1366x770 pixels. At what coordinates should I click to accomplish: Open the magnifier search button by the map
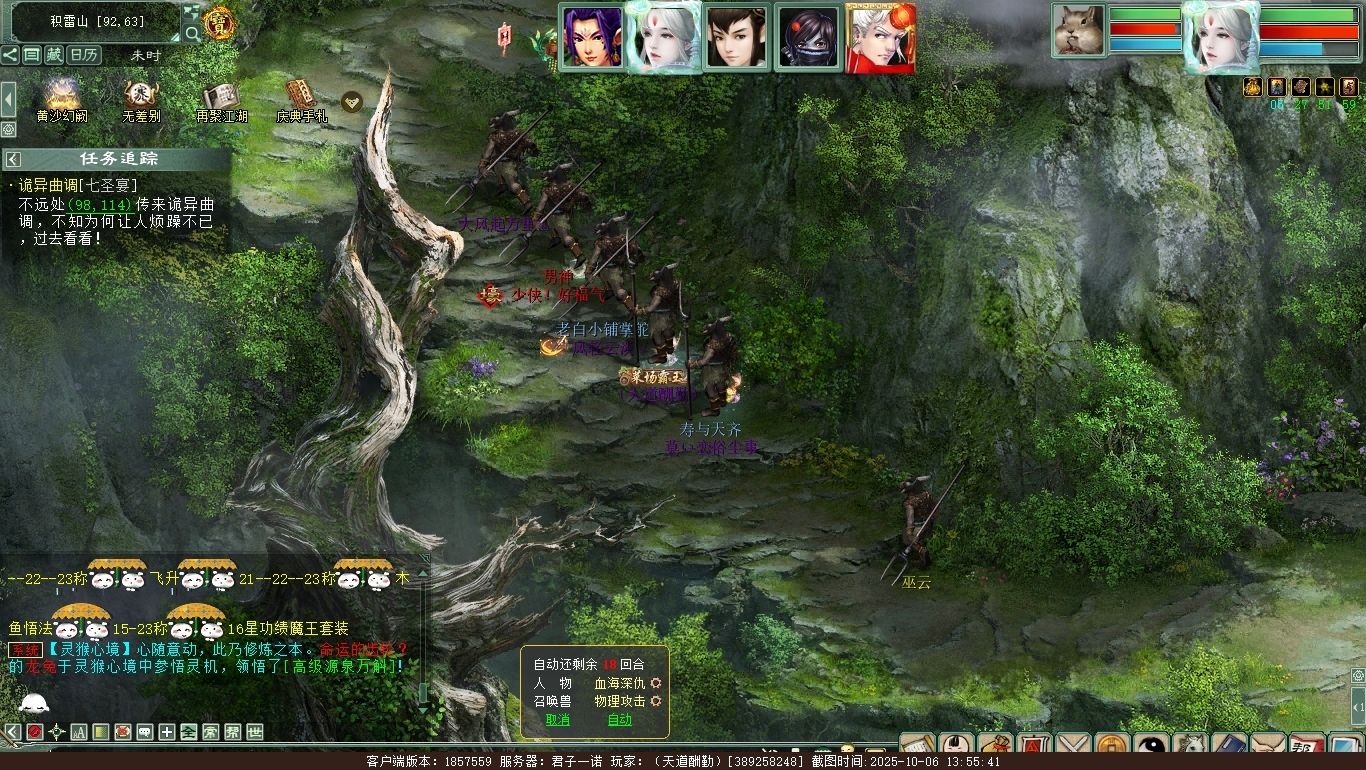pyautogui.click(x=192, y=33)
